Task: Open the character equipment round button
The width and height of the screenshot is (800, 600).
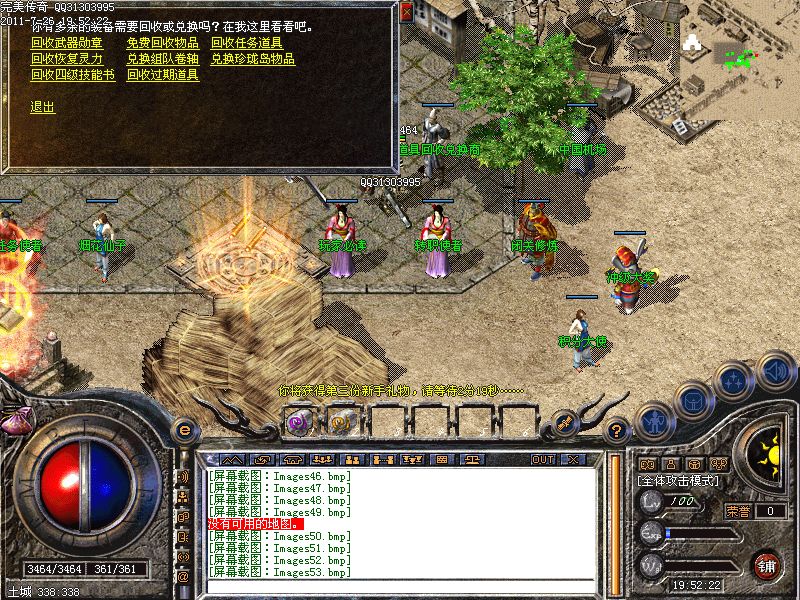Action: (x=654, y=421)
